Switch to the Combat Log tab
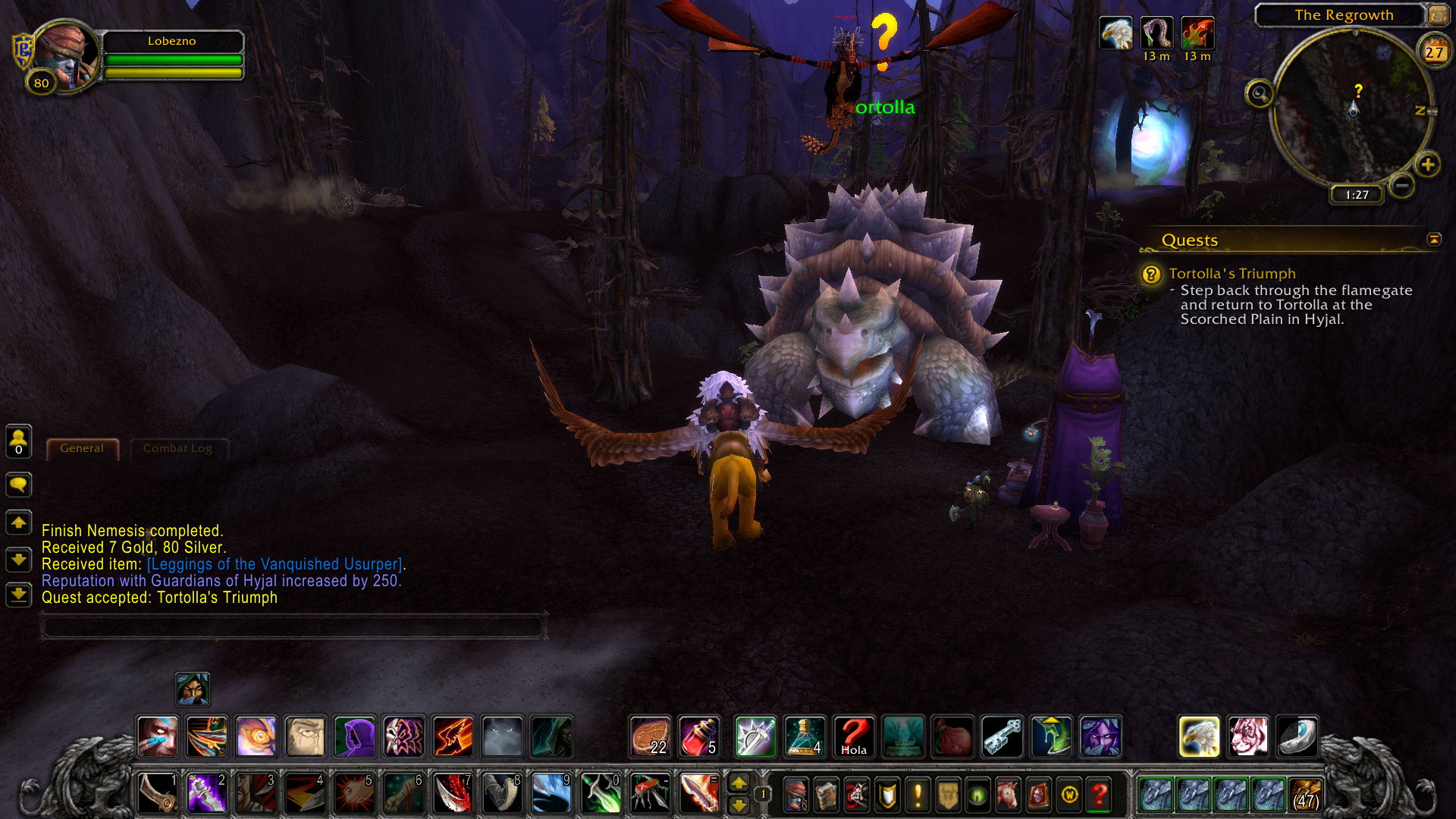 pos(177,448)
